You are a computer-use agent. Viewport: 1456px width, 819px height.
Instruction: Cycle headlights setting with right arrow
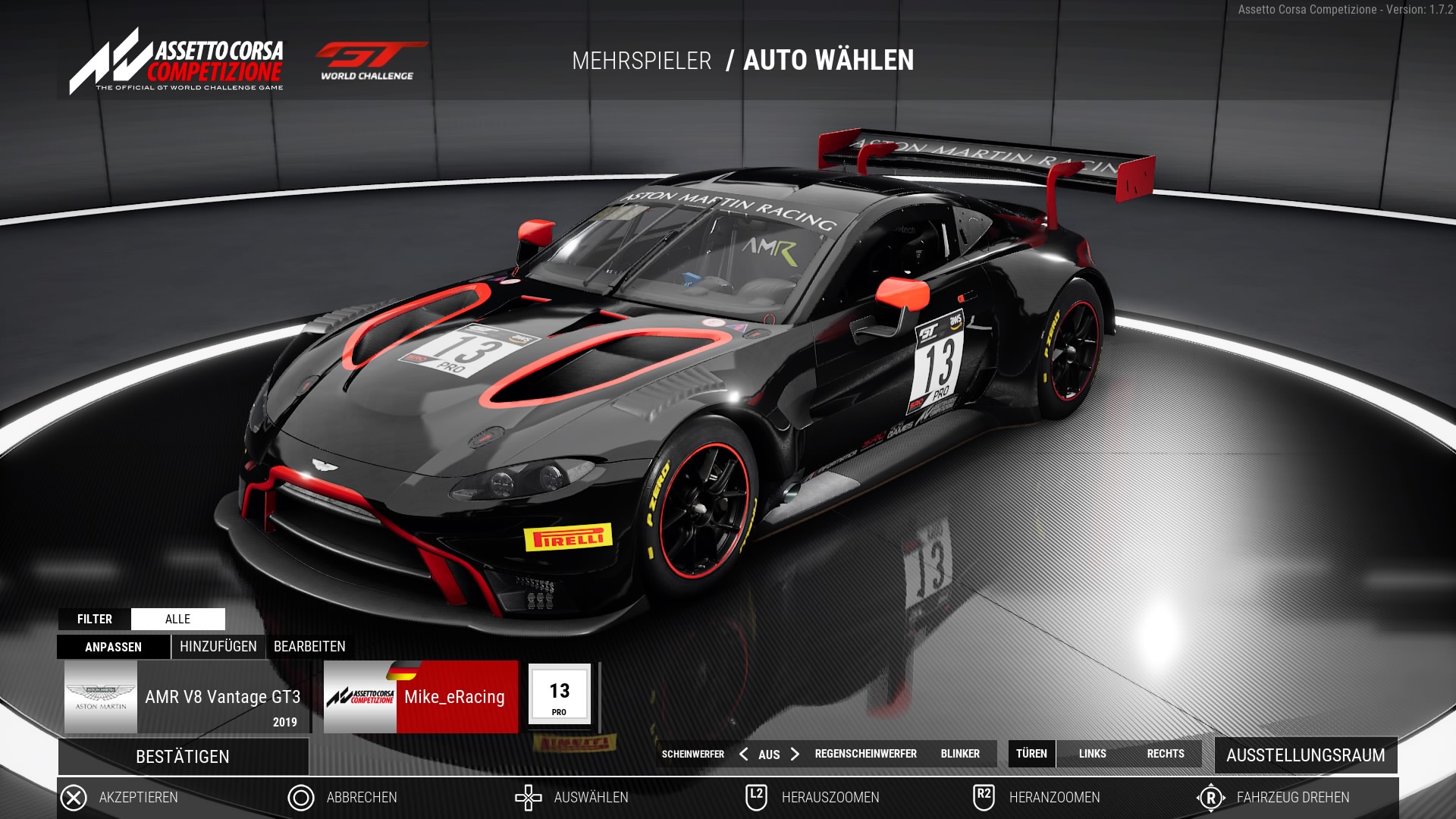(x=795, y=754)
